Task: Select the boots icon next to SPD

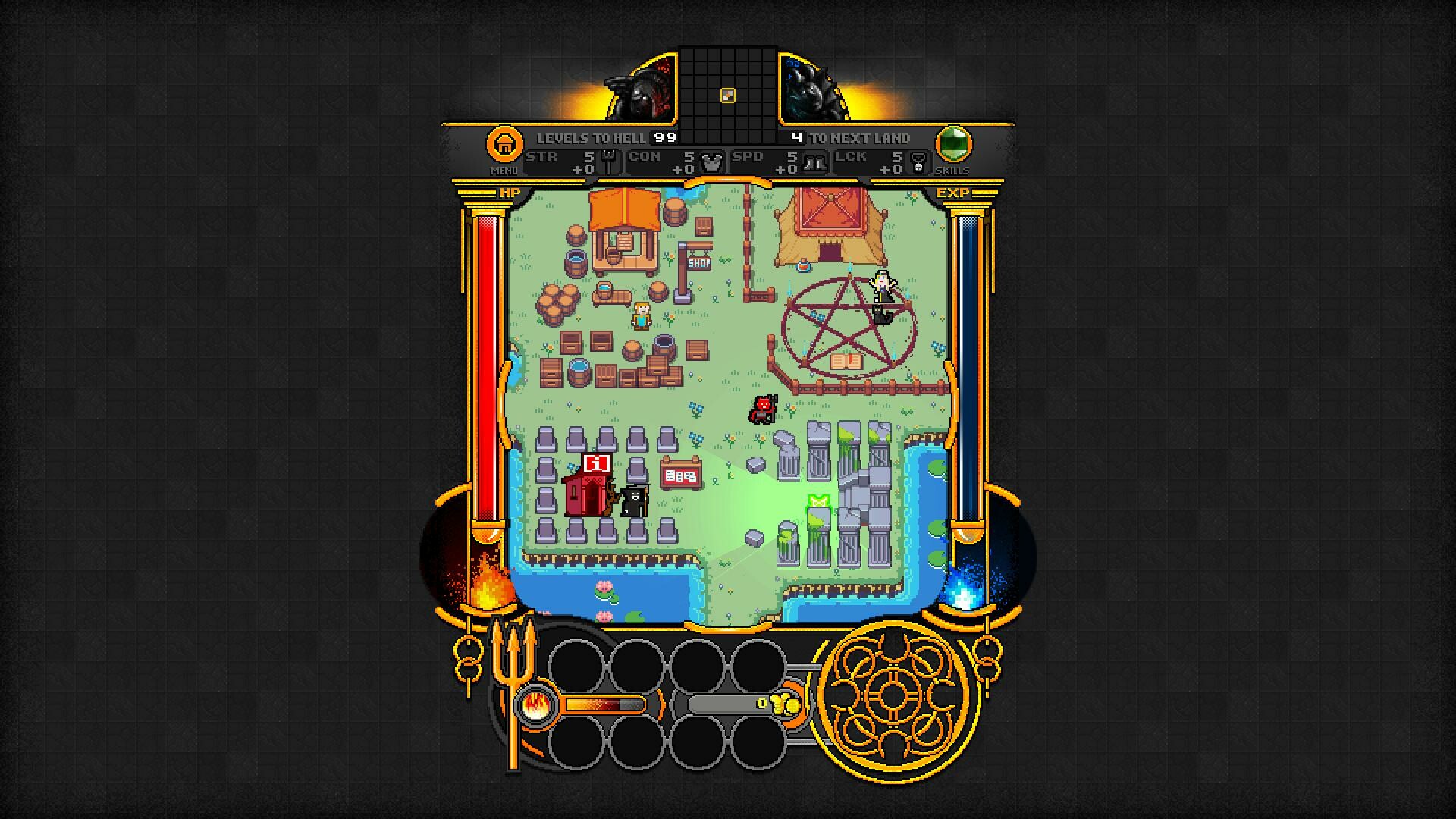Action: (x=813, y=161)
